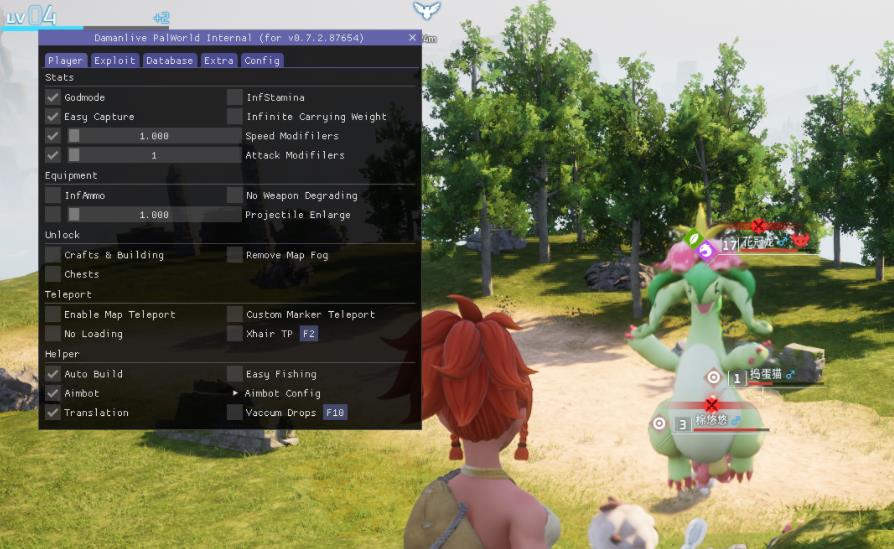
Task: Check Custom Marker Teleport
Action: click(x=235, y=314)
